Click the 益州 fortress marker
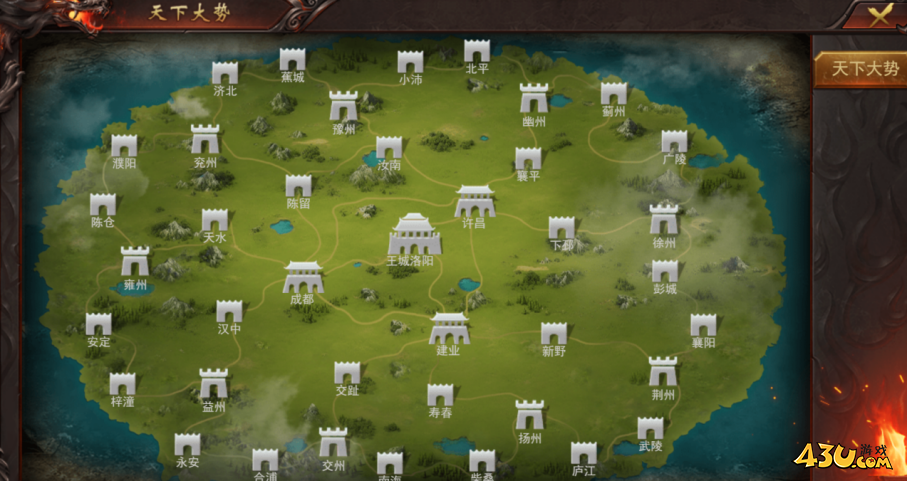The image size is (907, 481). (x=213, y=385)
